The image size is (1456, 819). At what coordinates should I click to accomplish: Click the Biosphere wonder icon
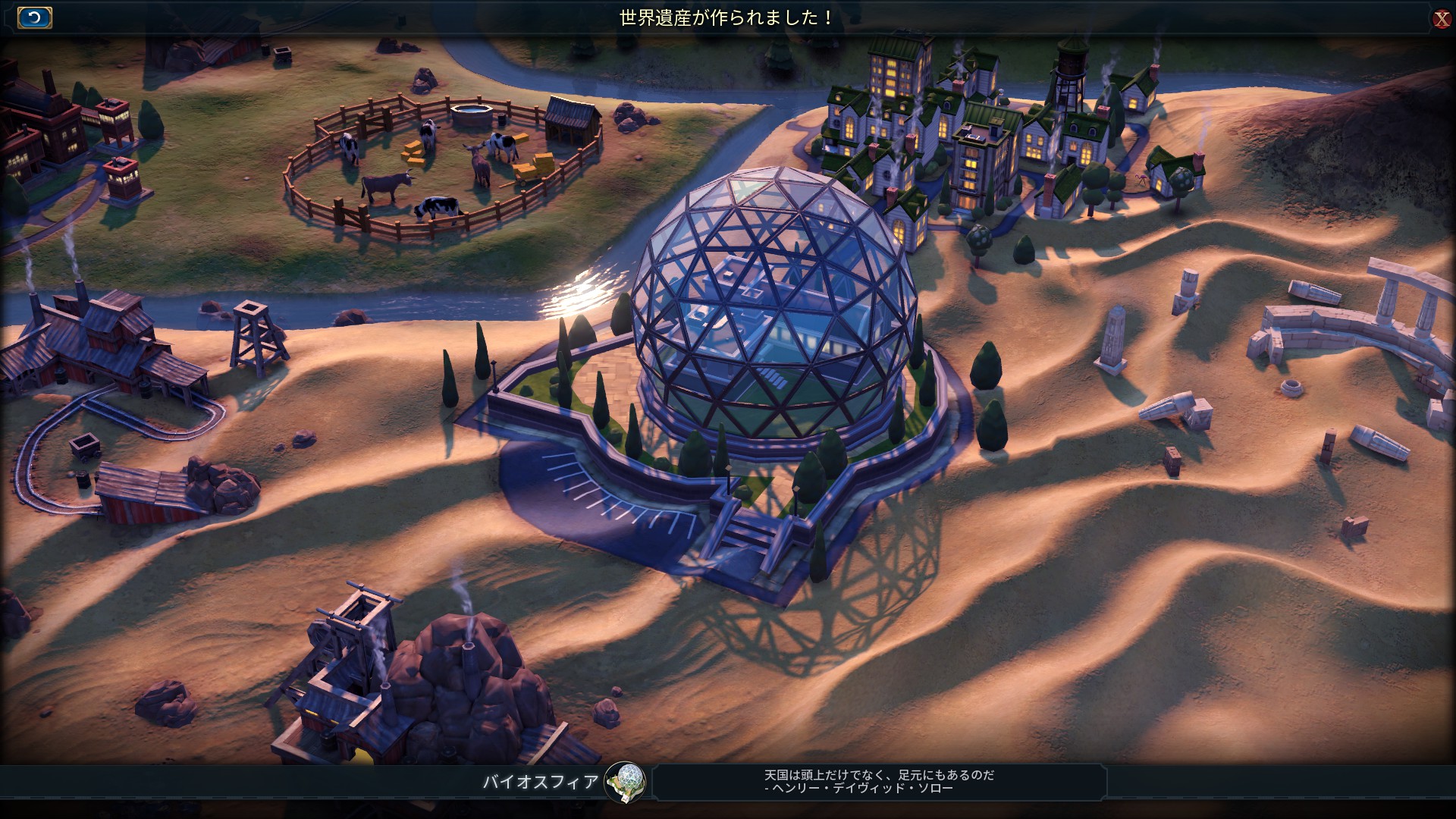click(625, 782)
